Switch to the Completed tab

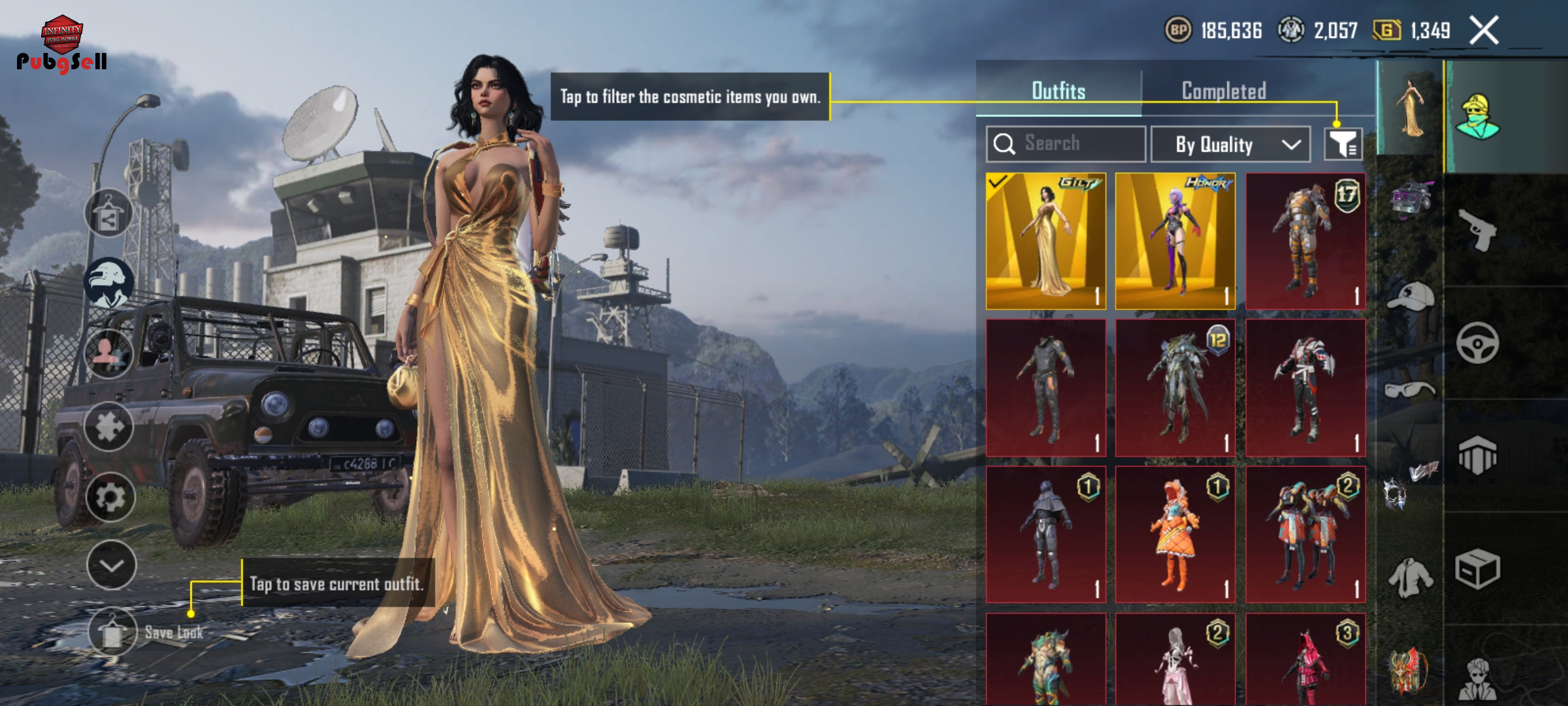click(x=1224, y=91)
